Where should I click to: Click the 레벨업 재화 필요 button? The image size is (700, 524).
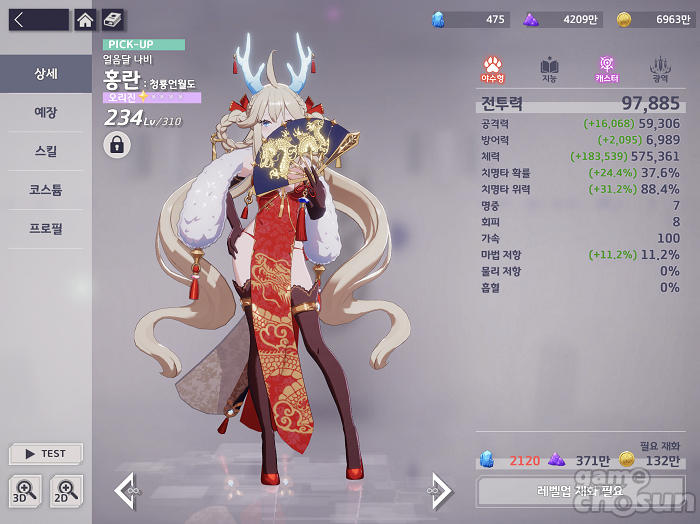coord(579,491)
